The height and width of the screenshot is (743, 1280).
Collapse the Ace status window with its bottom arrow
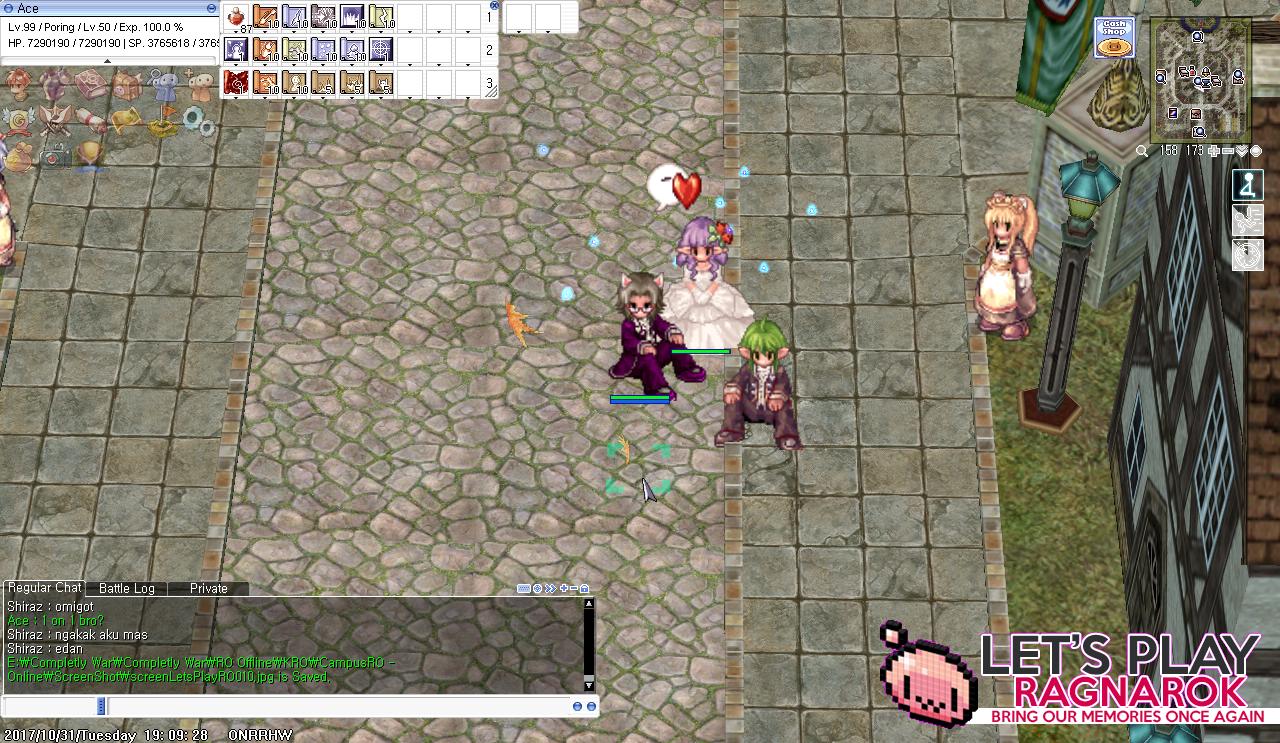(107, 61)
